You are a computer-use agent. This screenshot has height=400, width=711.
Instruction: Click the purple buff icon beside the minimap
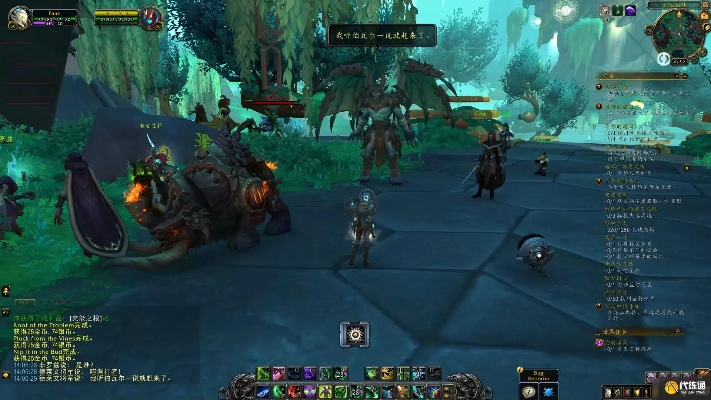(x=632, y=10)
